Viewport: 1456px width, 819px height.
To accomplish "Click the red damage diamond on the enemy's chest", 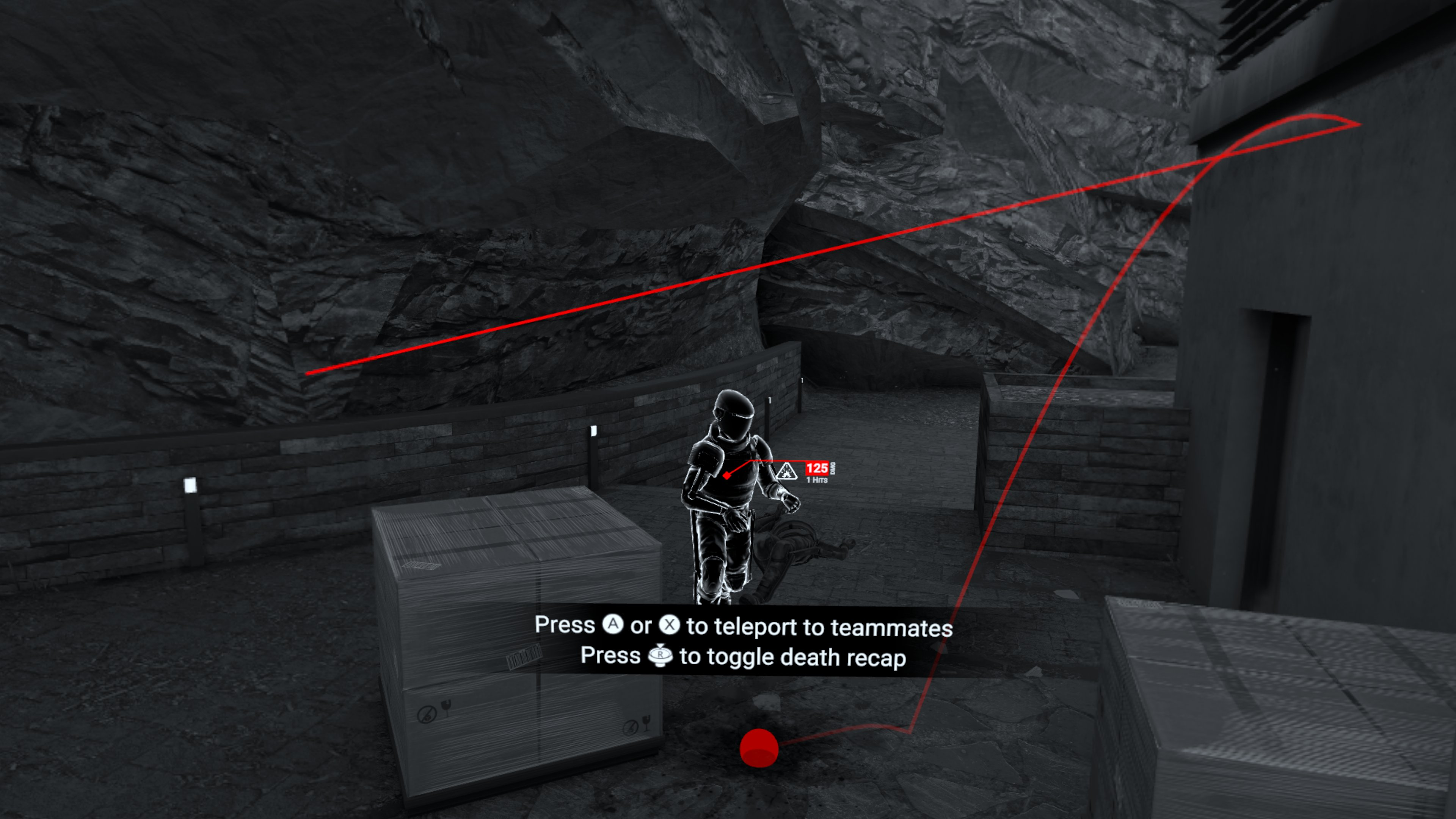I will point(728,477).
